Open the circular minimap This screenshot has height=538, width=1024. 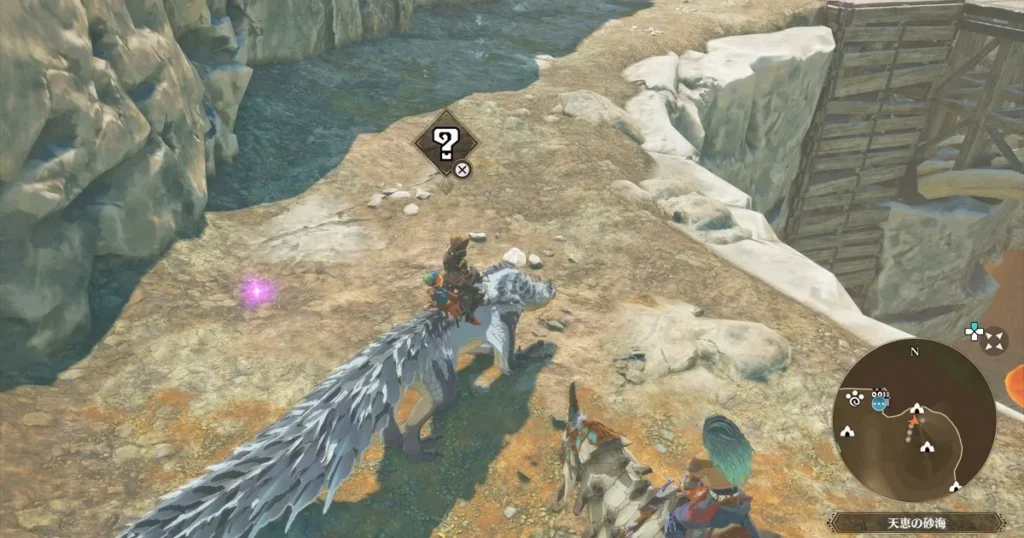914,421
